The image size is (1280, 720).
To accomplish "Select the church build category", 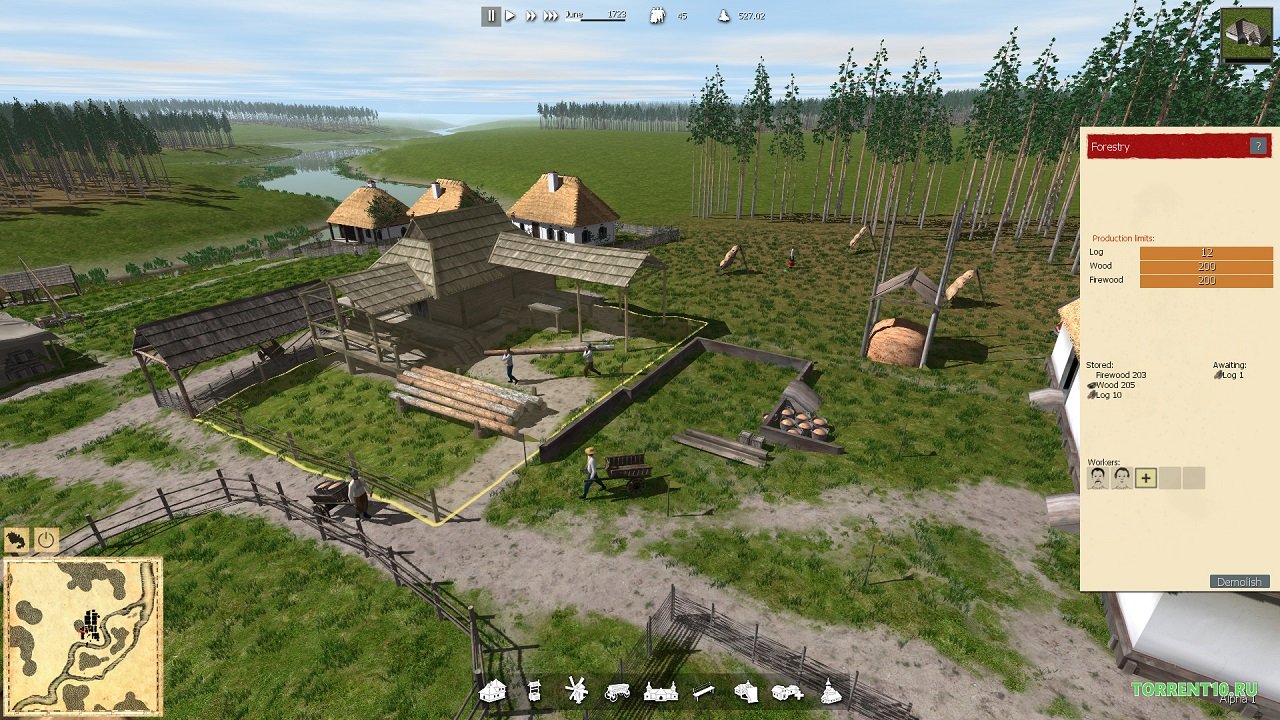I will [831, 691].
